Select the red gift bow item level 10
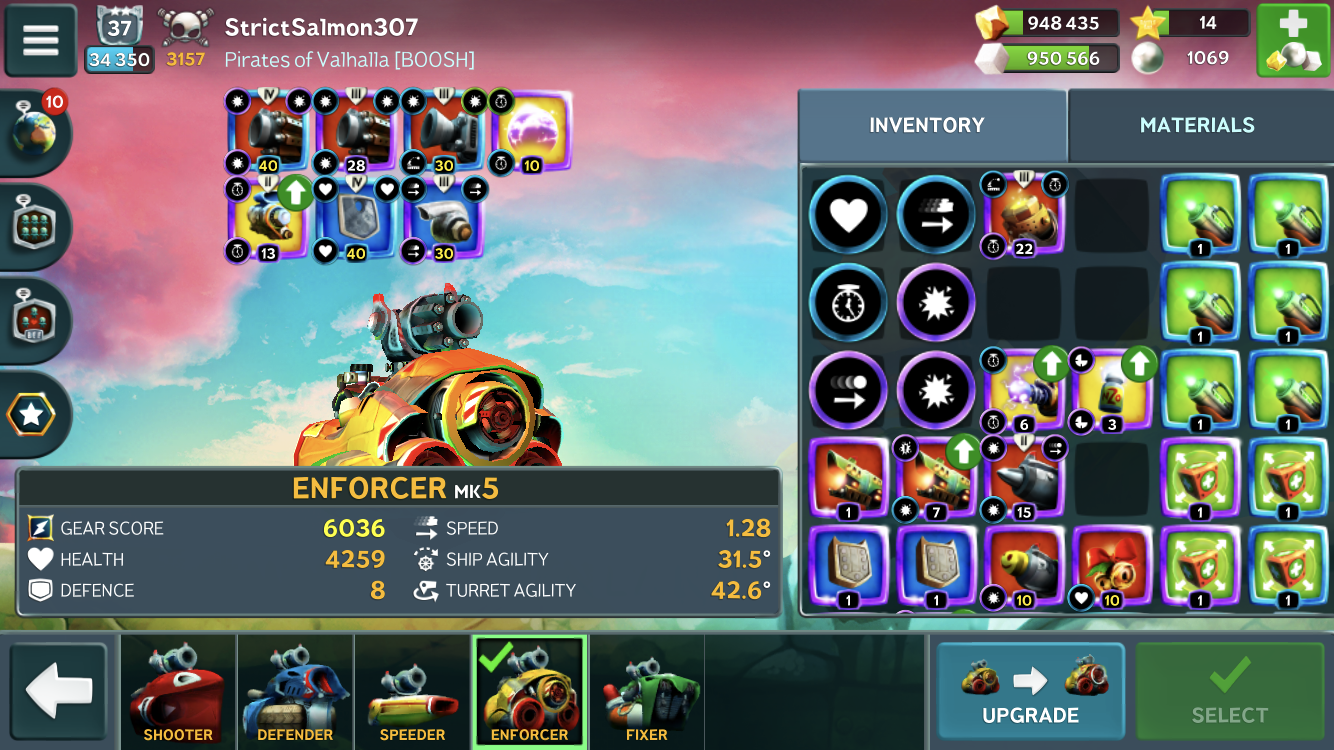Viewport: 1334px width, 750px height. pos(1111,567)
